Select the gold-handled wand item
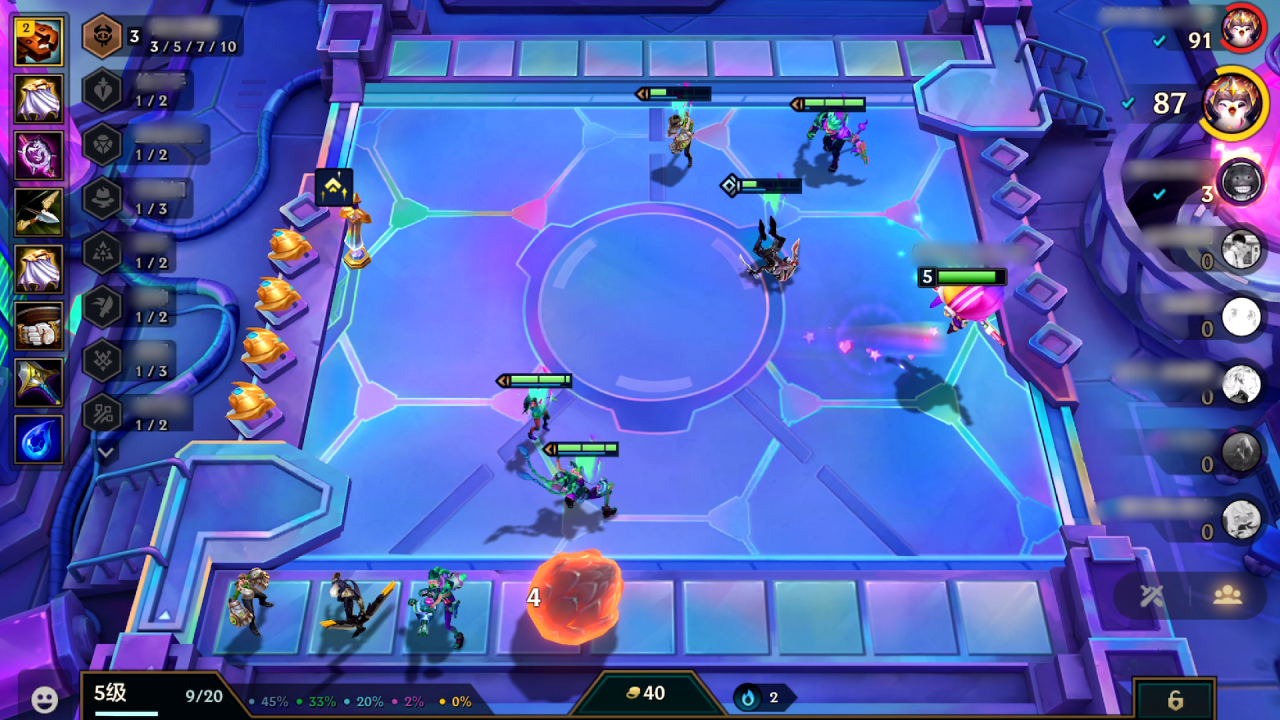This screenshot has width=1280, height=720. point(39,383)
